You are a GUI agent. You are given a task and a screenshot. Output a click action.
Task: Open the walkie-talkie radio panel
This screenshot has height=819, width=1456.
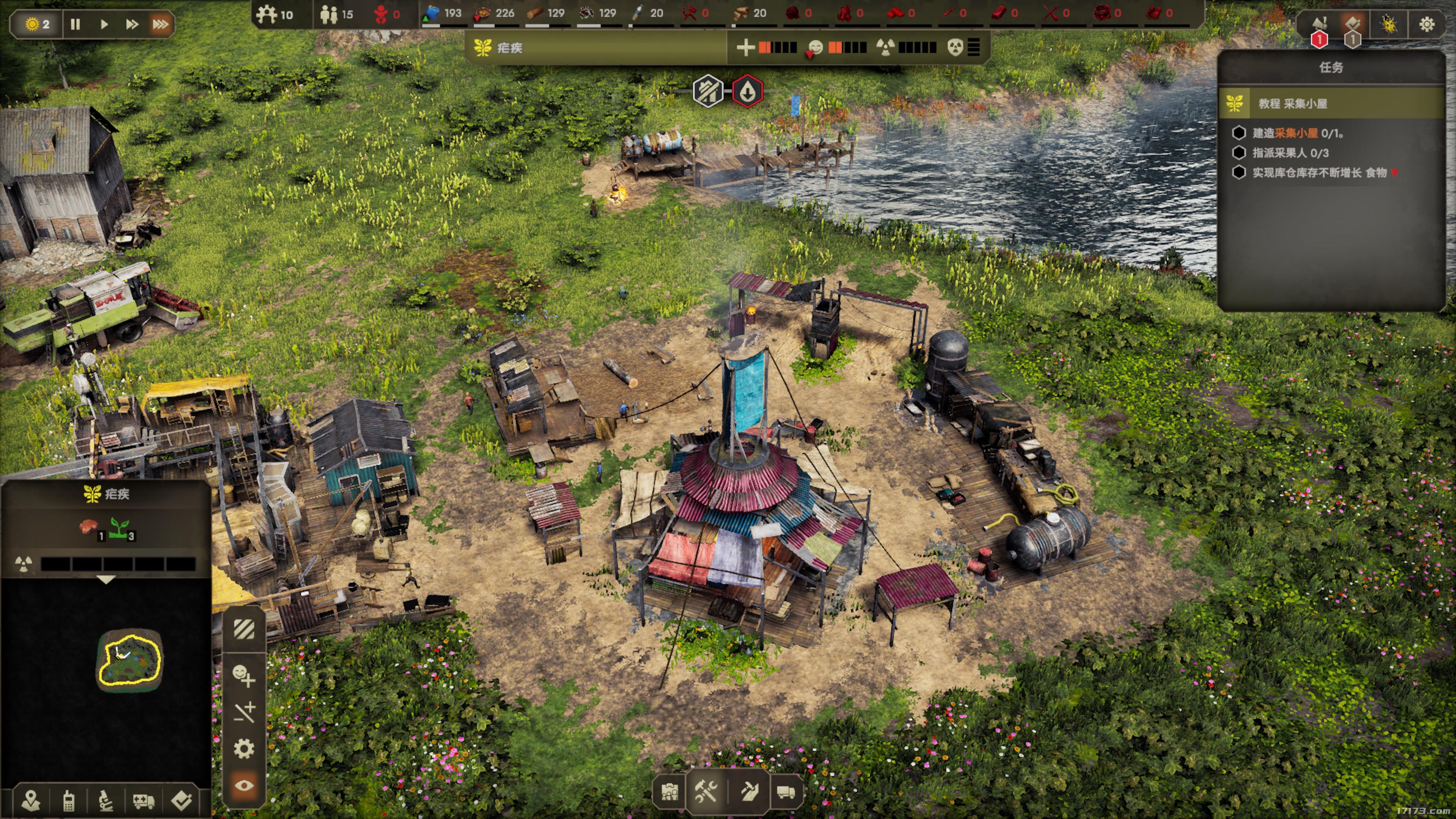[68, 800]
